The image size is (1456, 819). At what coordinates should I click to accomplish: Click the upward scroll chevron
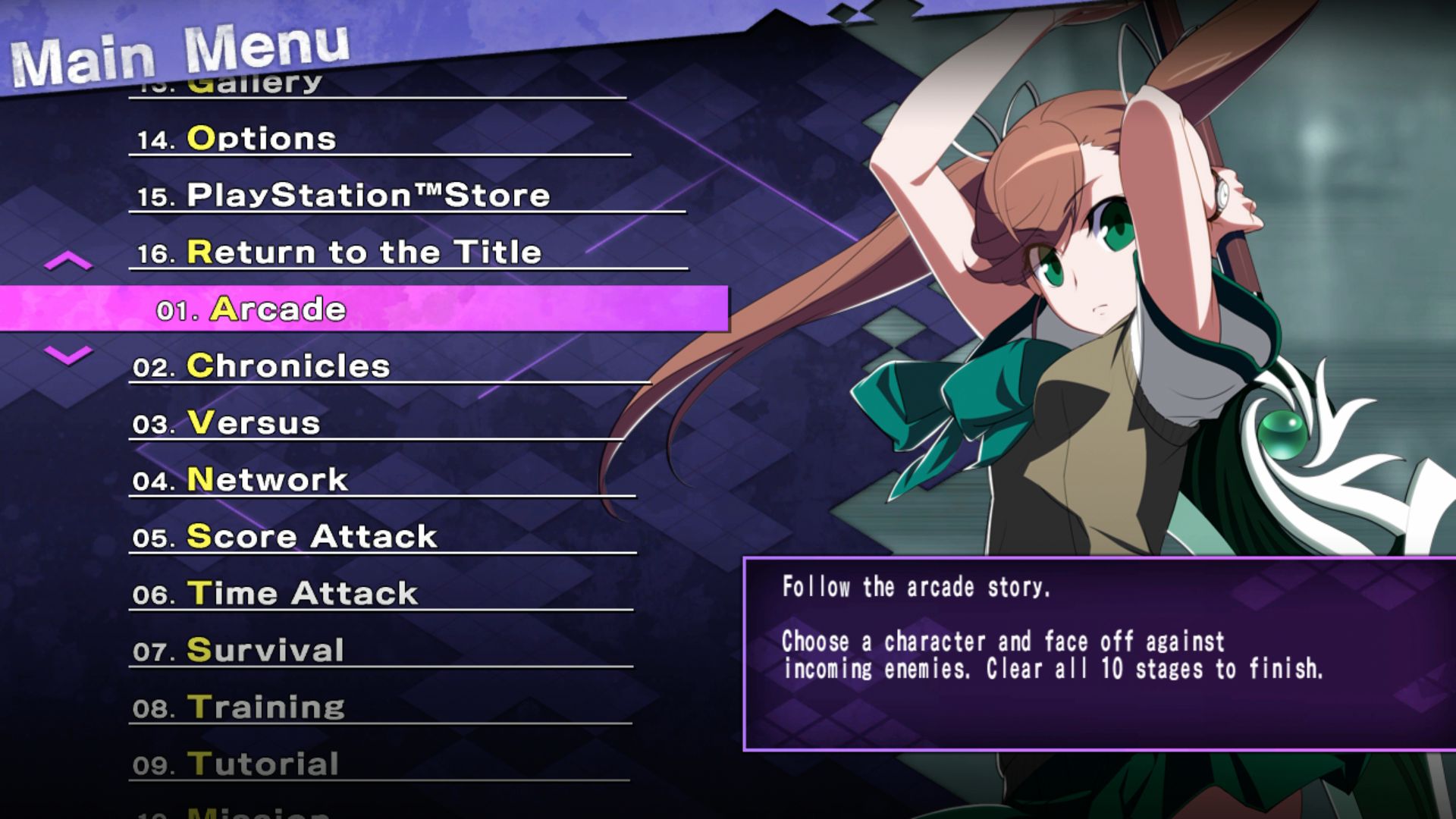[67, 262]
